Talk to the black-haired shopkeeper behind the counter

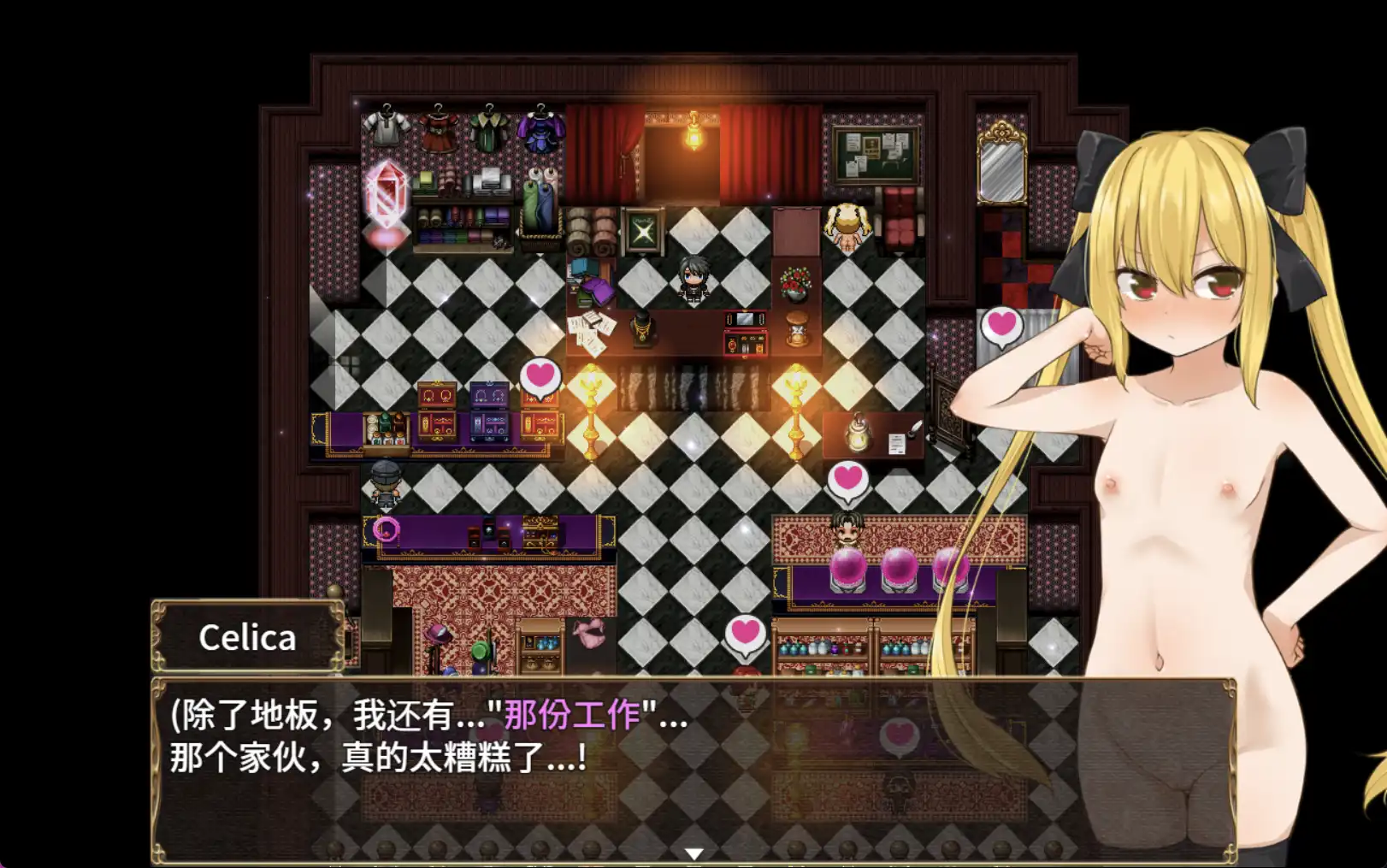coord(691,274)
